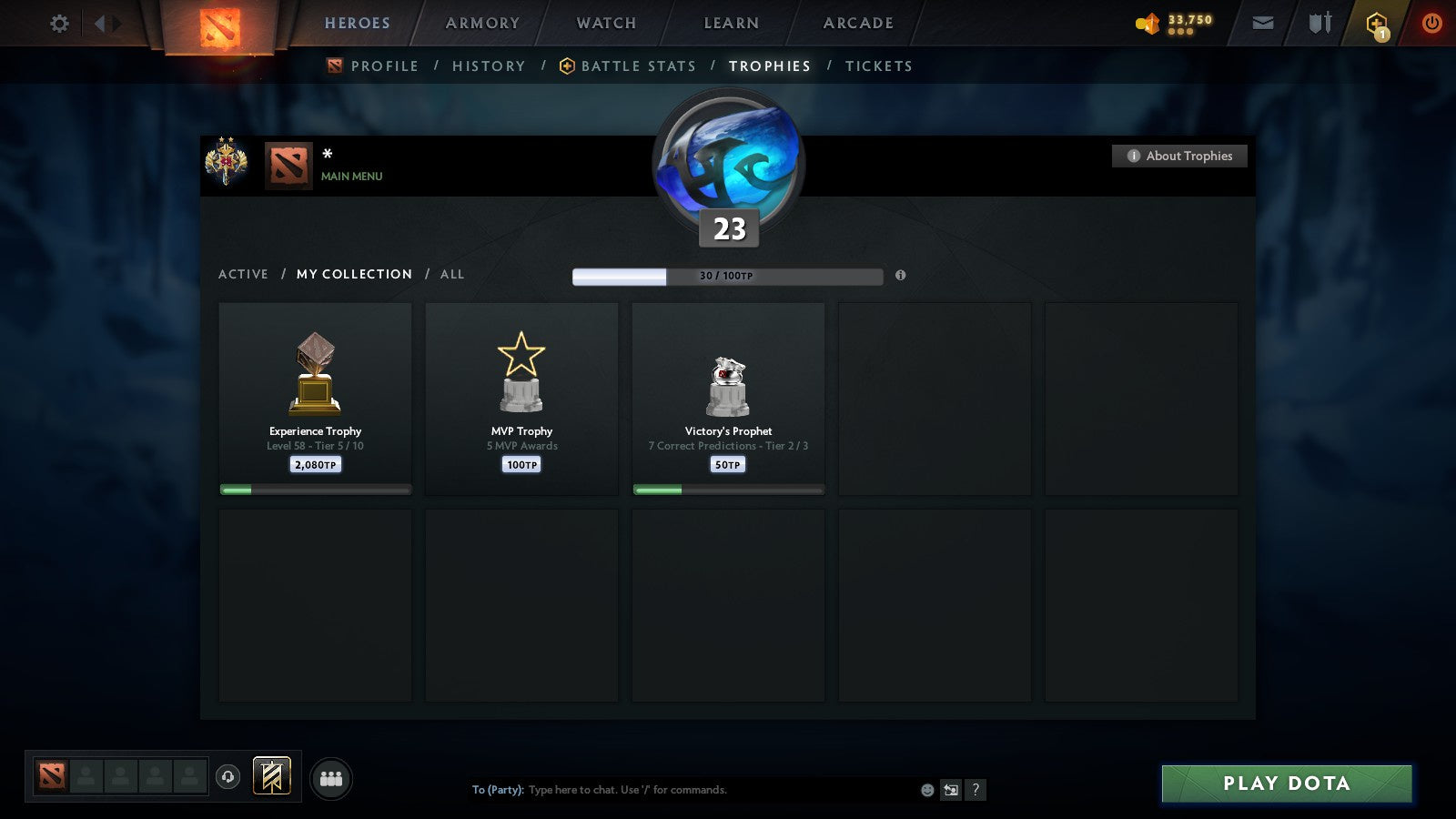Click the 30/100 TP progress bar

726,274
